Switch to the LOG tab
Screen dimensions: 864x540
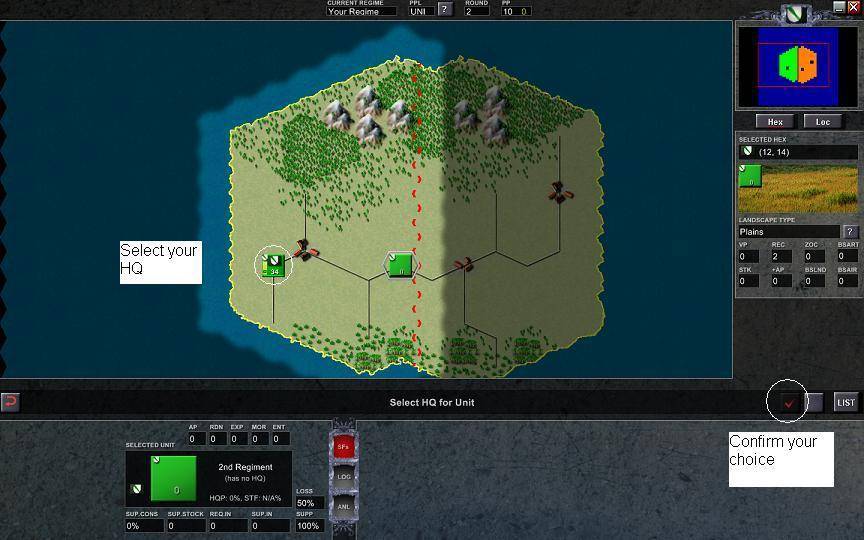click(343, 477)
